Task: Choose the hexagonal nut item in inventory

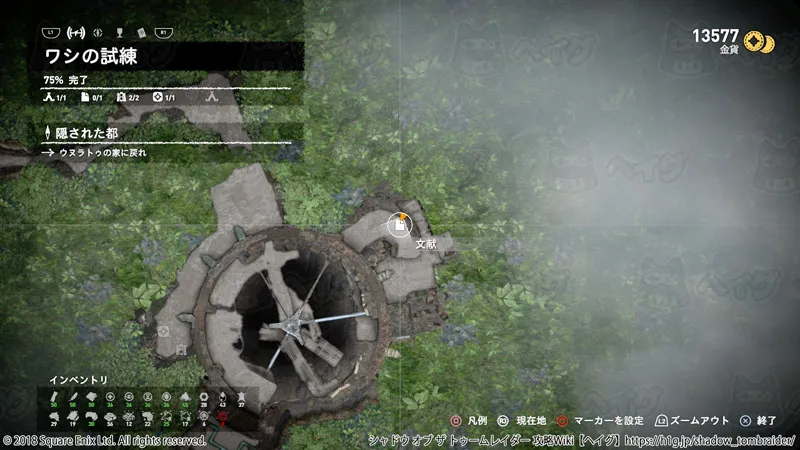Action: point(205,397)
